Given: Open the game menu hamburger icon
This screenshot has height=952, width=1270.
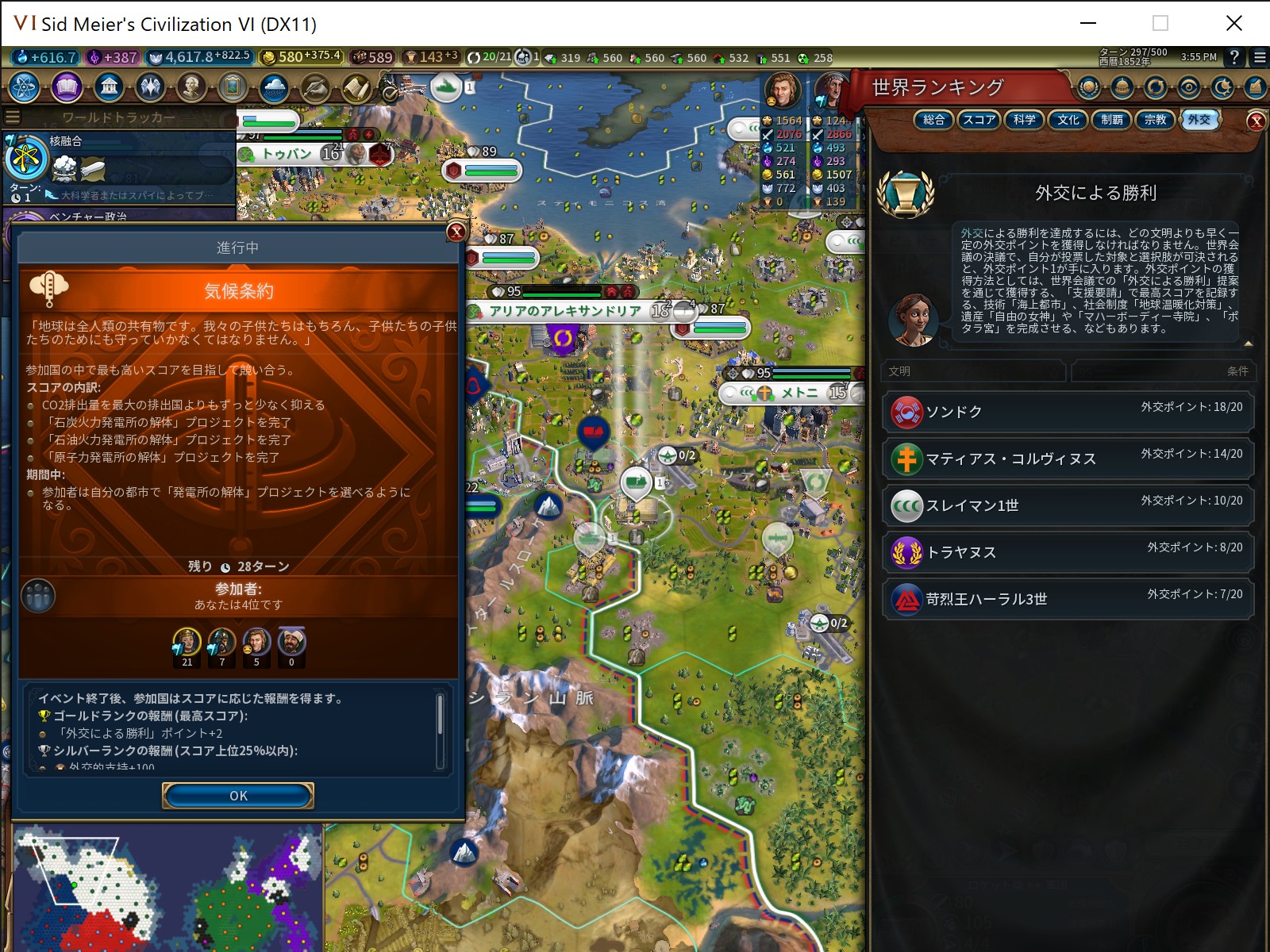Looking at the screenshot, I should [x=1259, y=57].
